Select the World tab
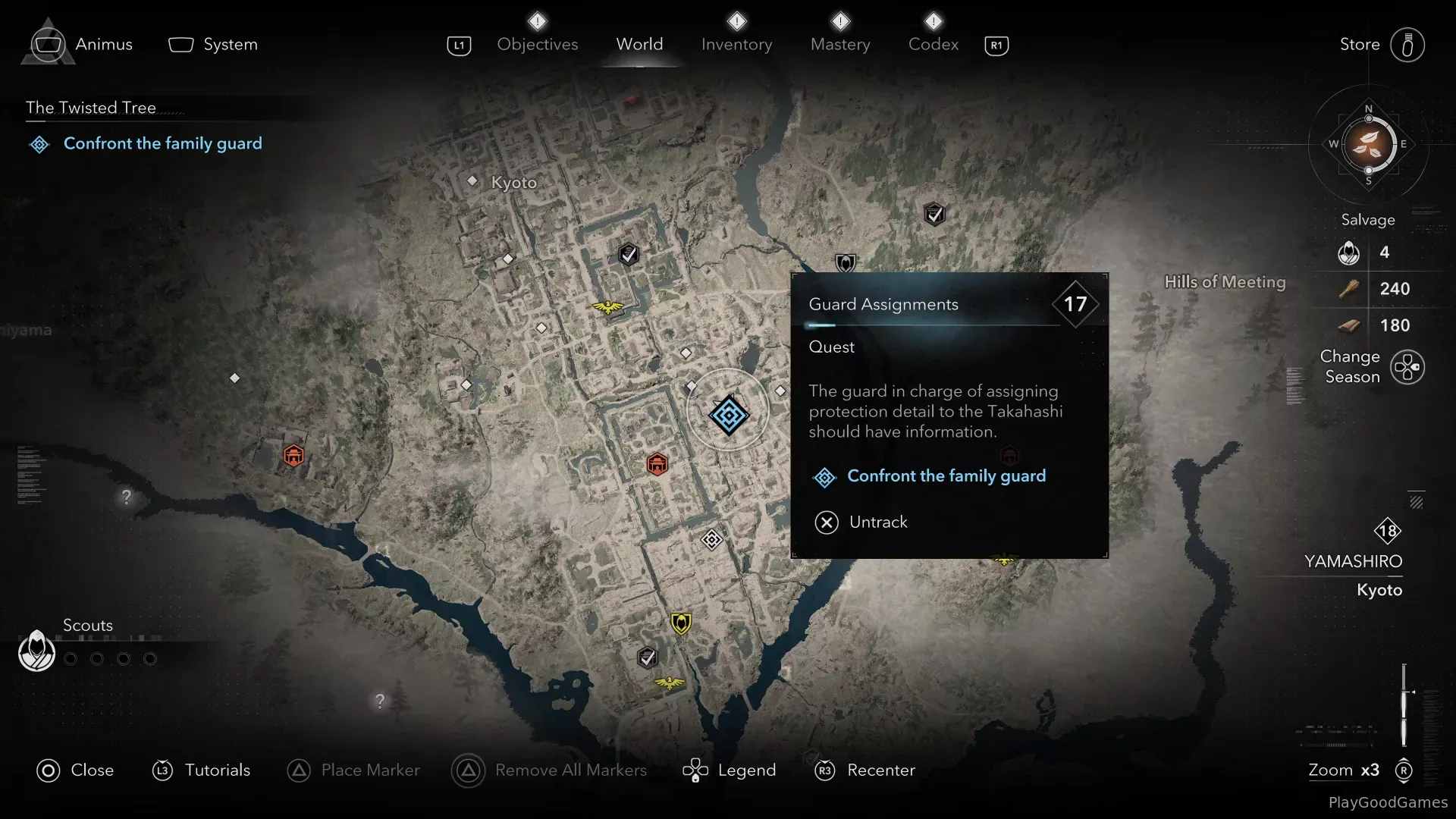Screen dimensions: 1456x819 (x=639, y=45)
